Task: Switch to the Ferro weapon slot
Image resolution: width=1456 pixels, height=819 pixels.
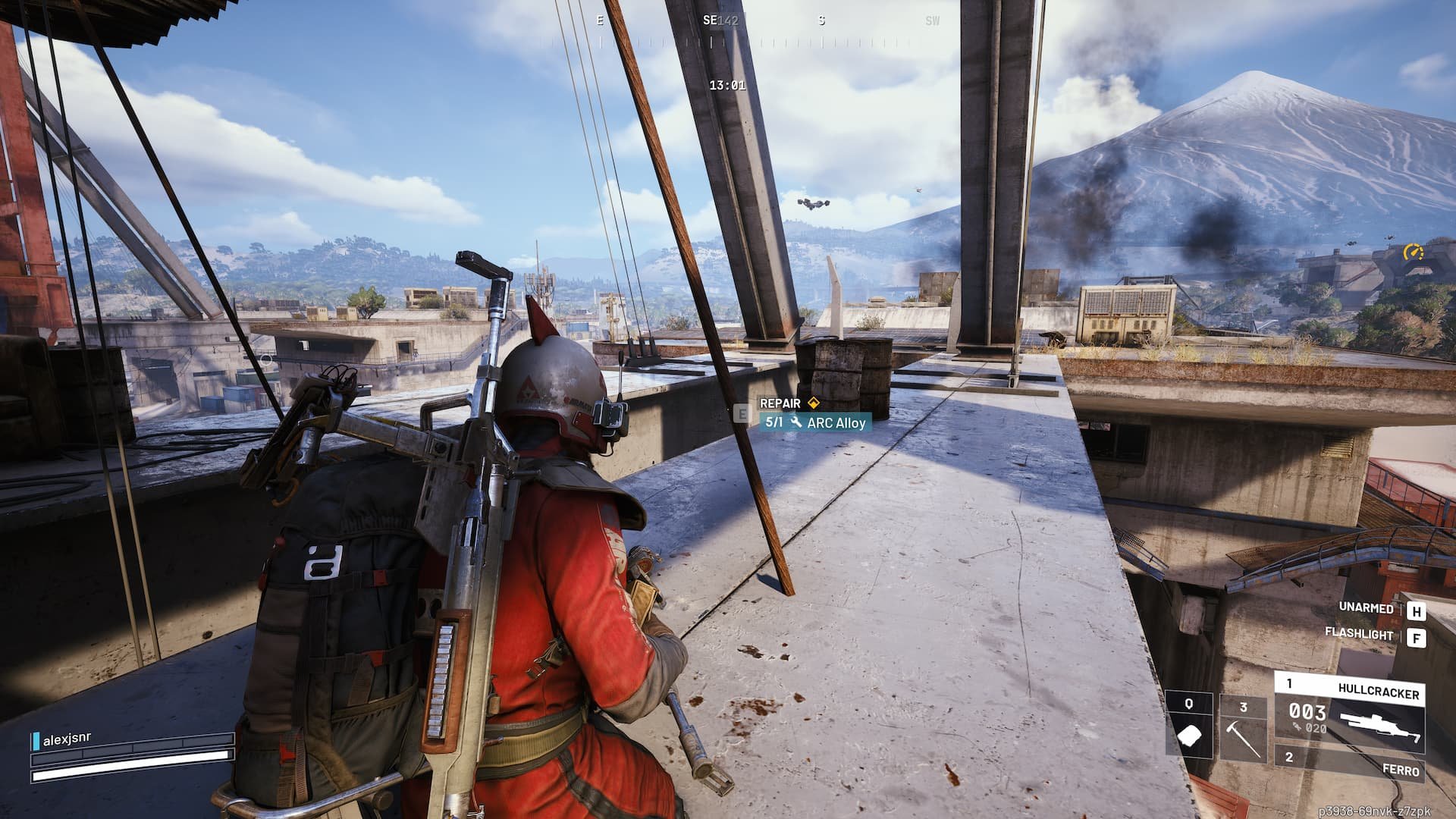Action: [x=1348, y=764]
